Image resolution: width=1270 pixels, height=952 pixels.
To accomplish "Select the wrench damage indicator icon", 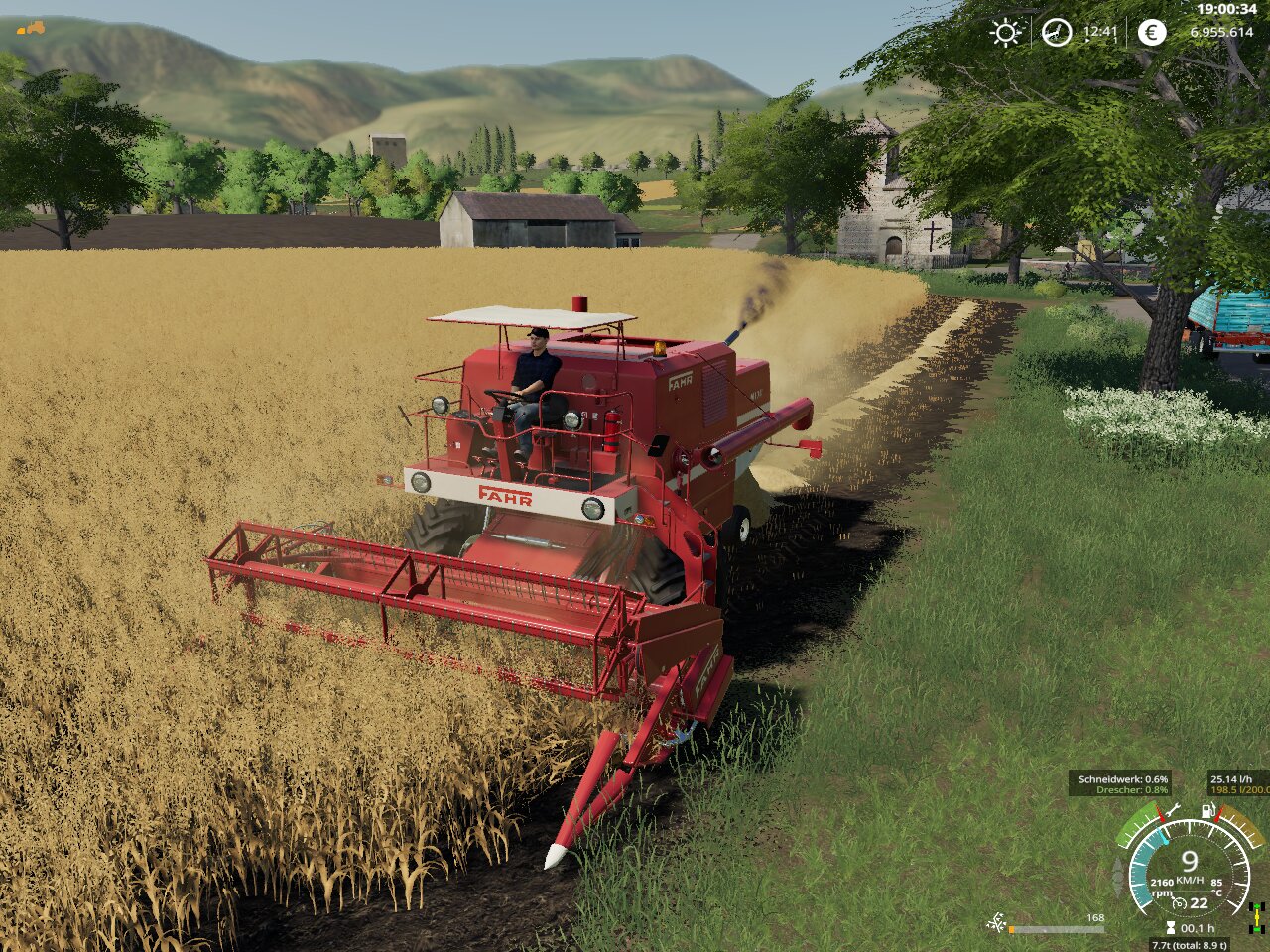I will [x=1173, y=812].
